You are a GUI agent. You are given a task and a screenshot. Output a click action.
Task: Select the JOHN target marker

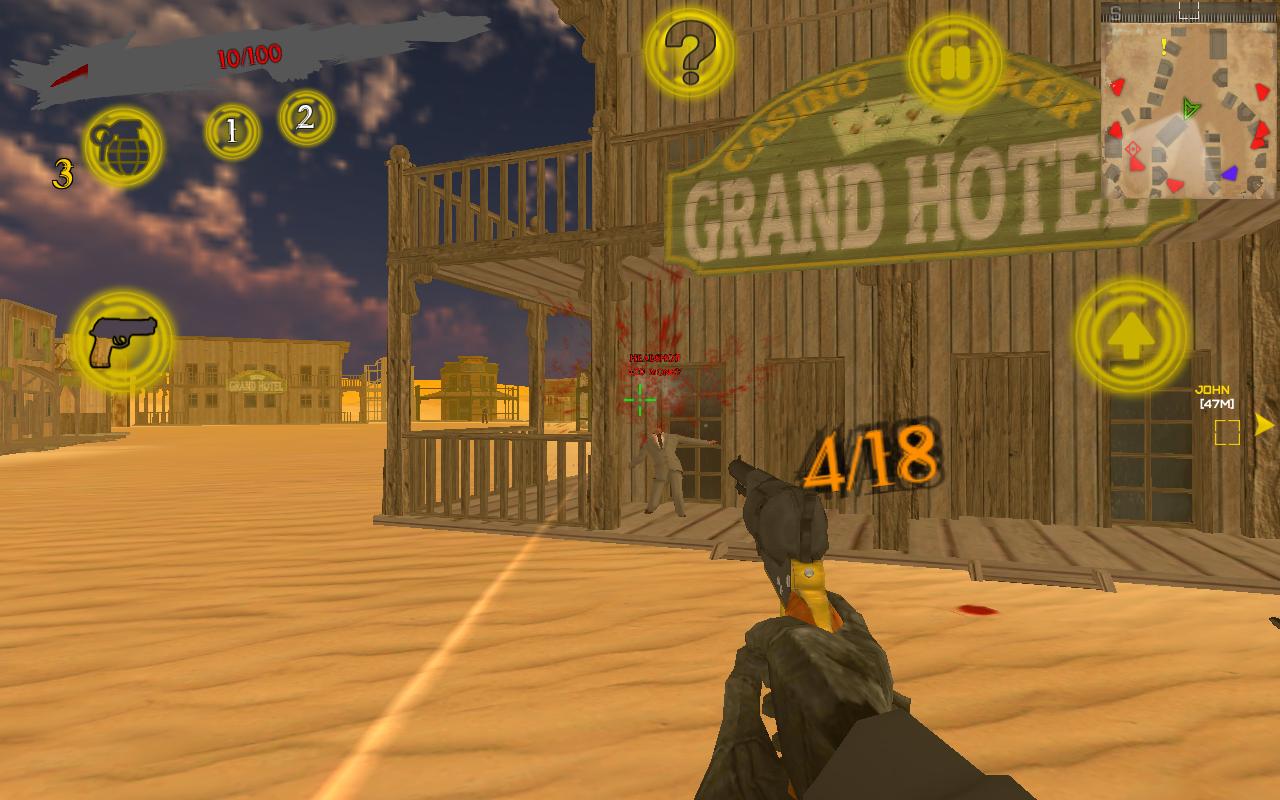pyautogui.click(x=1227, y=431)
